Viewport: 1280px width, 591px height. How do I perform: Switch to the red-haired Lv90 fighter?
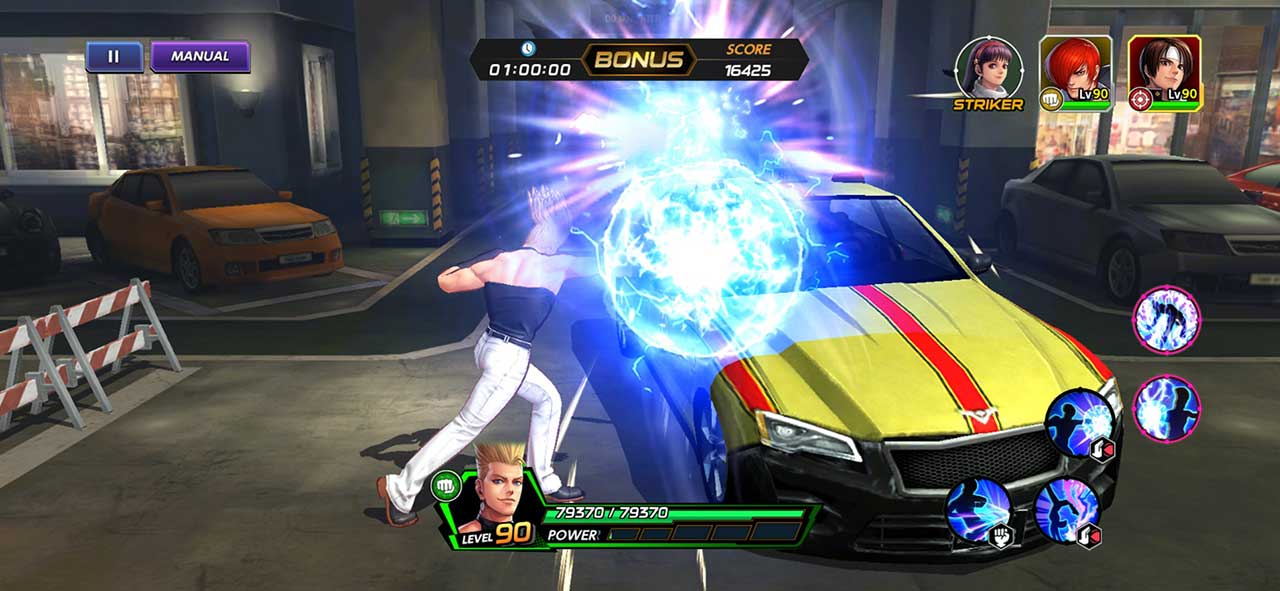tap(1075, 70)
